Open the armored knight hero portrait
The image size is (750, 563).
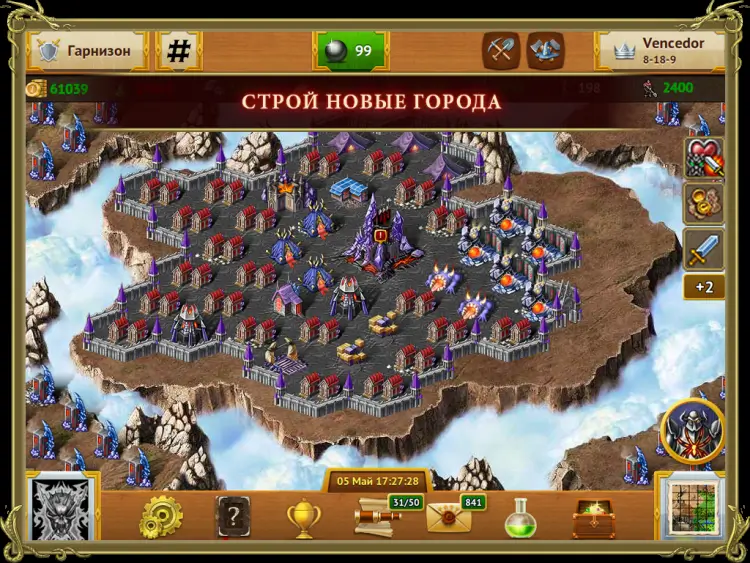tap(692, 431)
